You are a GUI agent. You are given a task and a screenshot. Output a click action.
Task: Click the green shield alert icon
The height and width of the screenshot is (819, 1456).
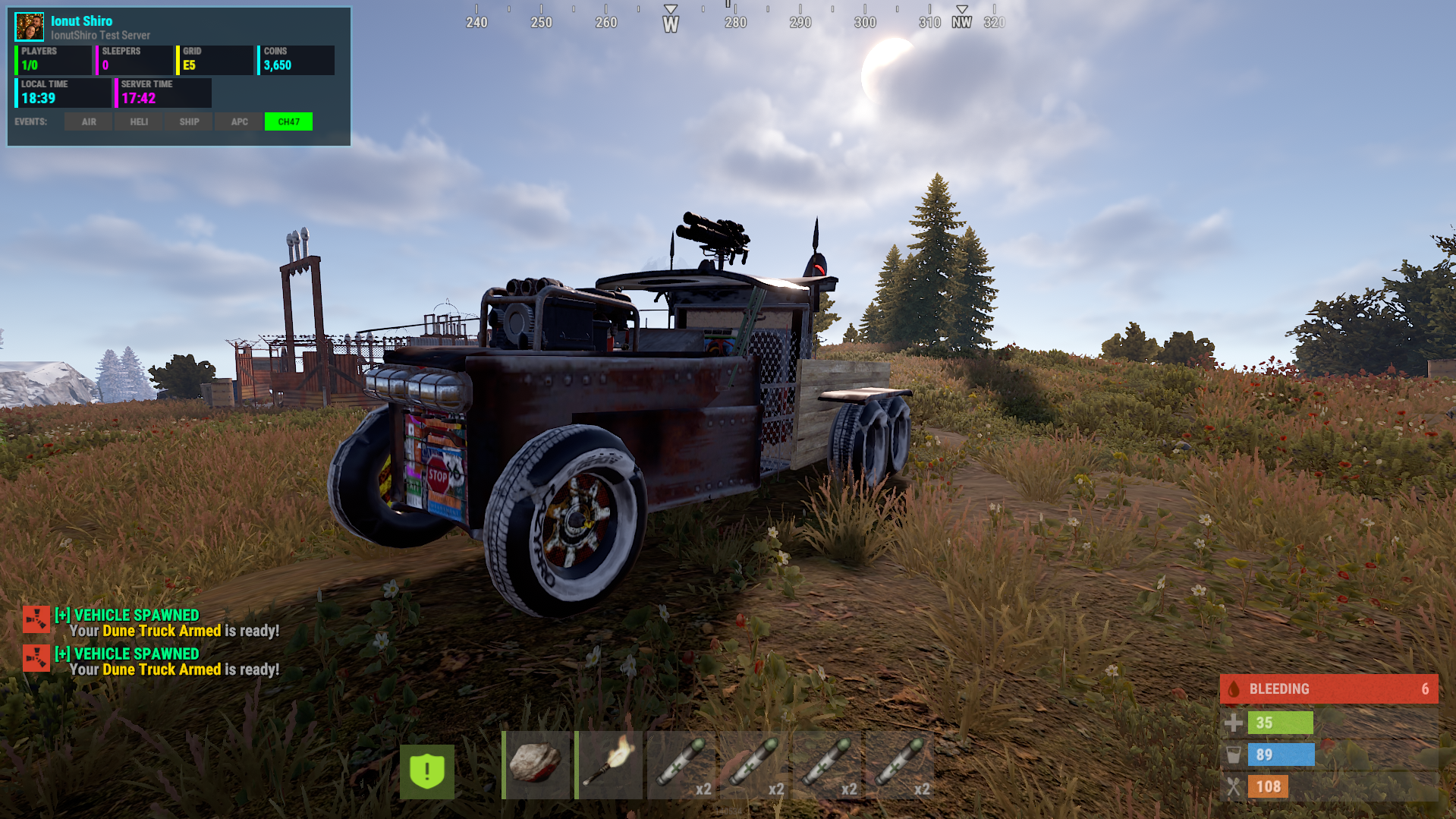[x=427, y=771]
